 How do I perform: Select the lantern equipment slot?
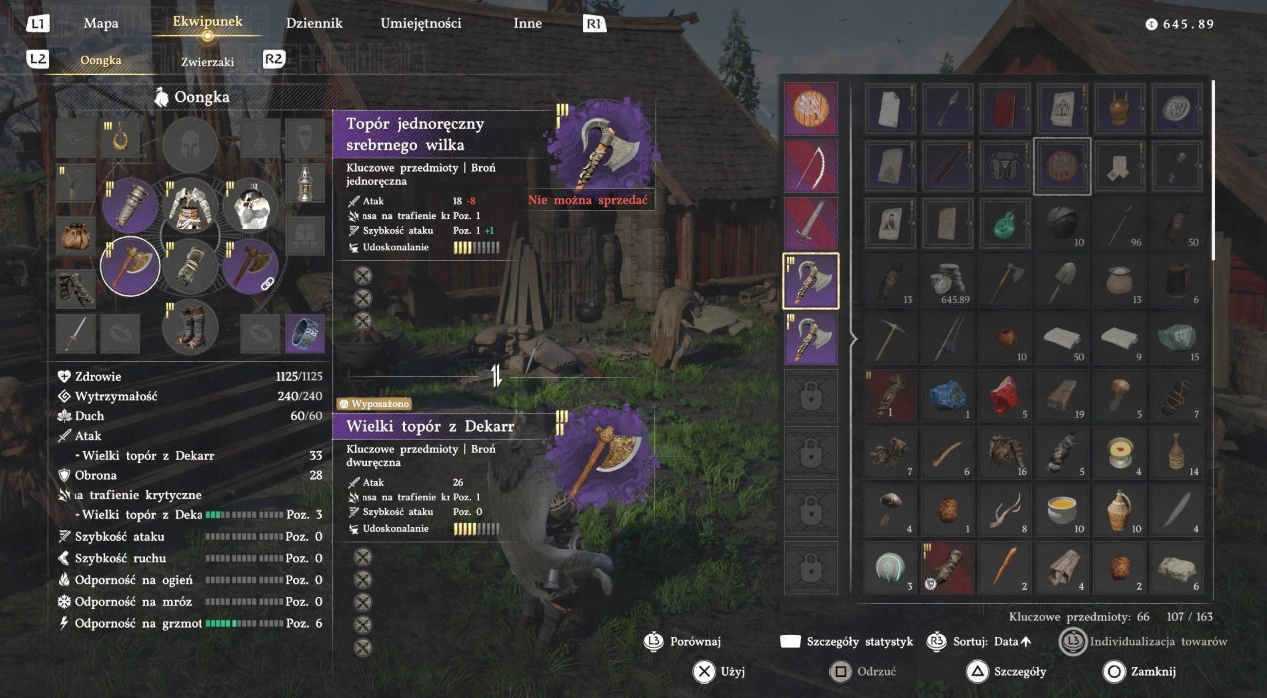pos(304,183)
